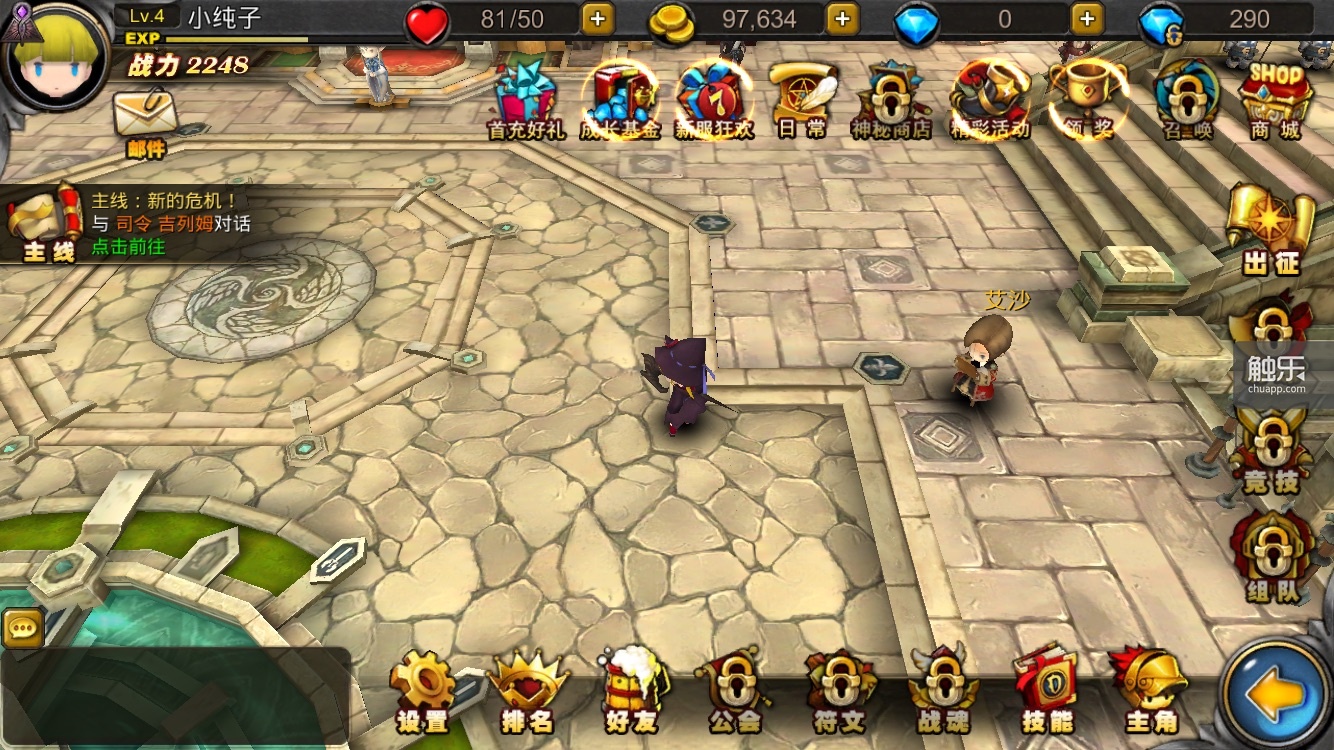Image resolution: width=1334 pixels, height=750 pixels.
Task: Open the 主角 hero menu
Action: [x=1152, y=690]
